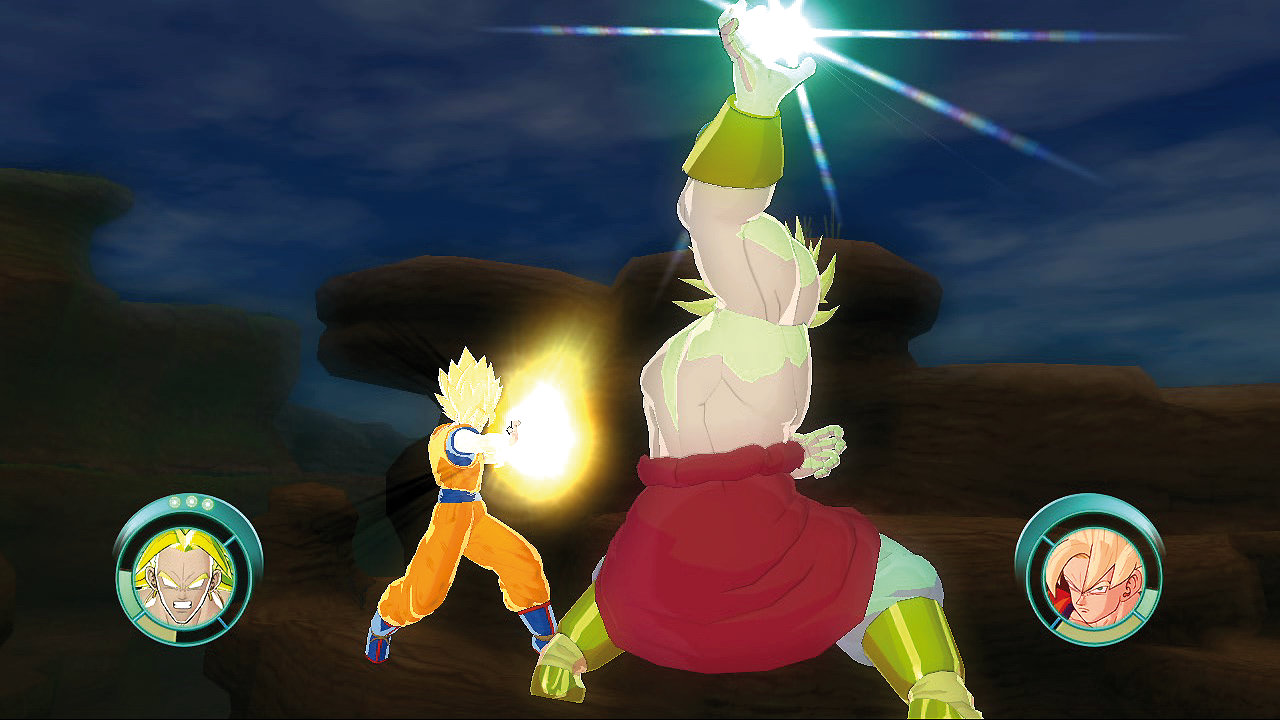Click the middle energy orb indicator
Image resolution: width=1280 pixels, height=720 pixels.
[x=191, y=502]
